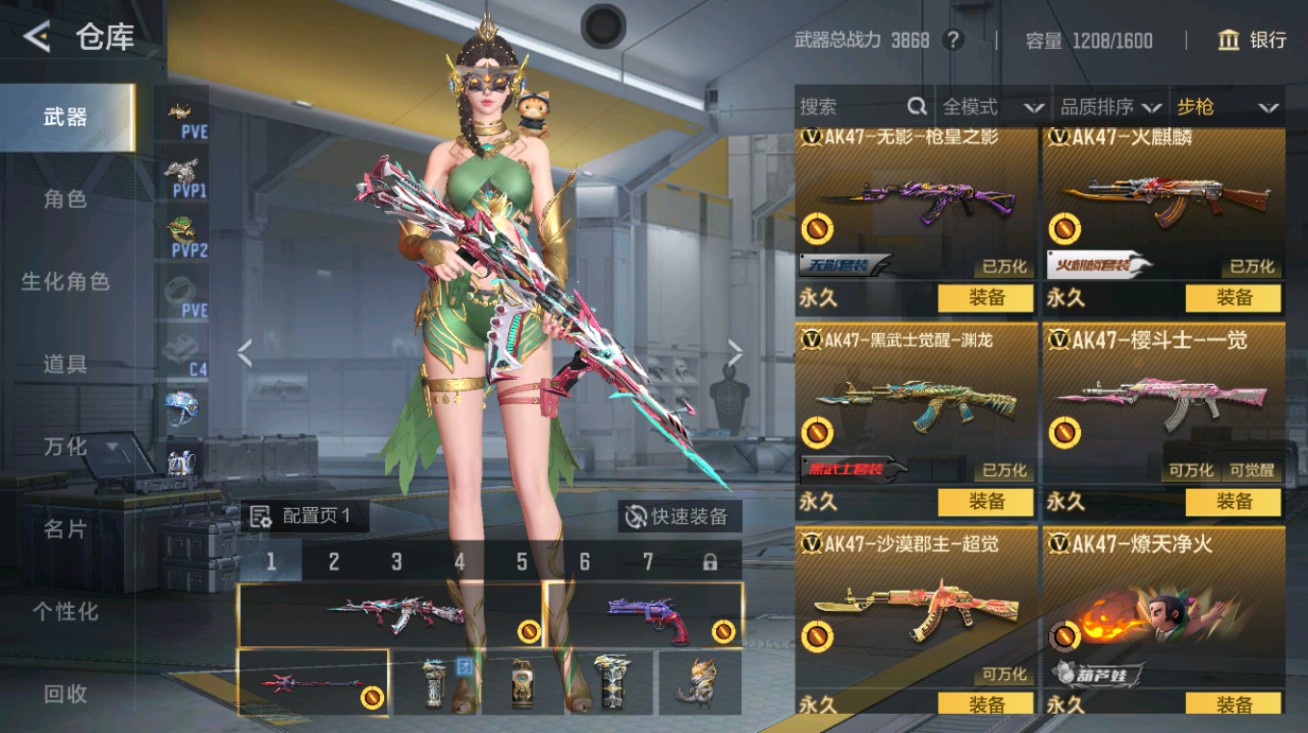Select the 道具 tab
1308x733 pixels.
pyautogui.click(x=65, y=364)
